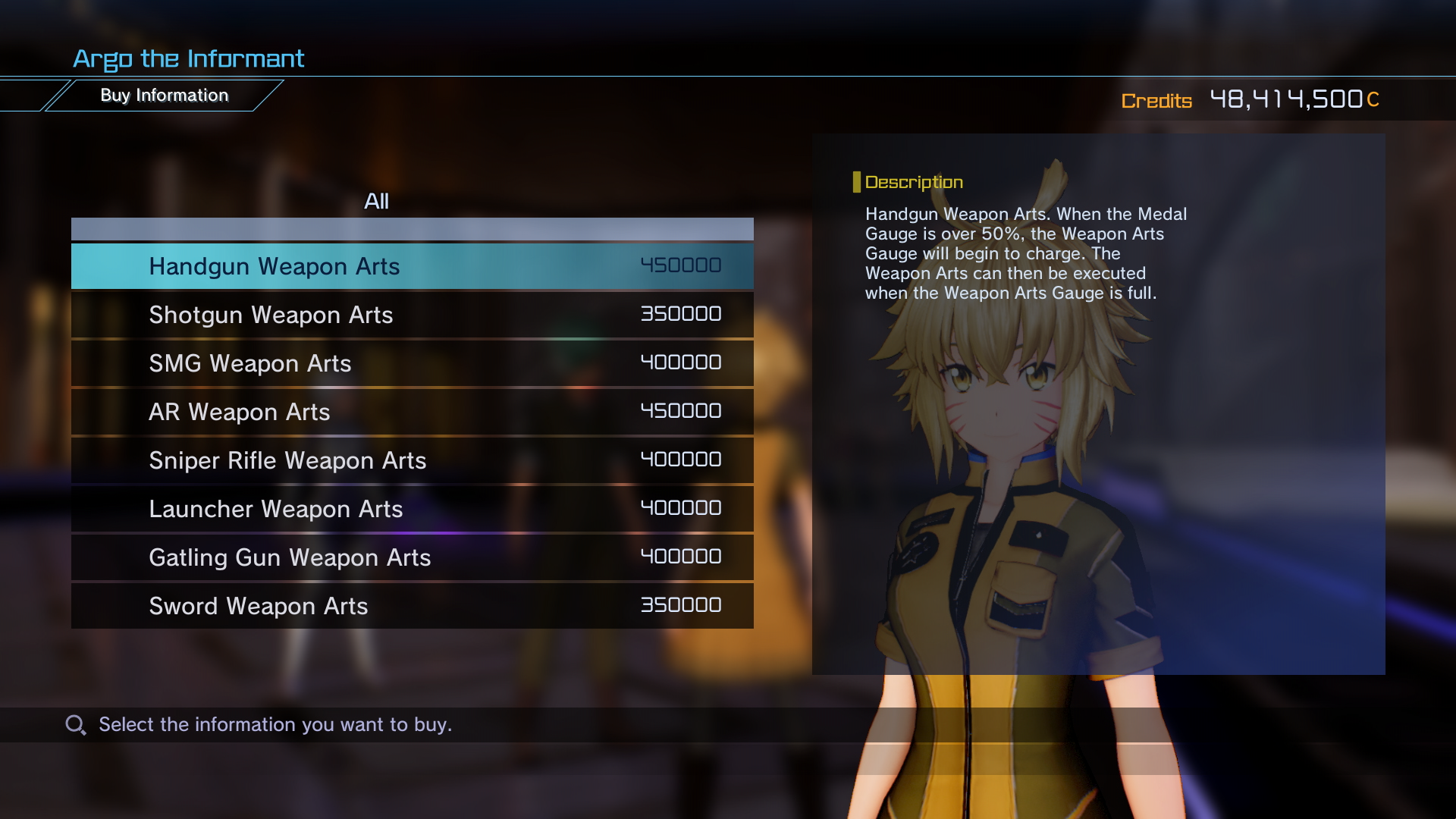Click the Description marker beside the heading
This screenshot has height=819, width=1456.
[858, 180]
